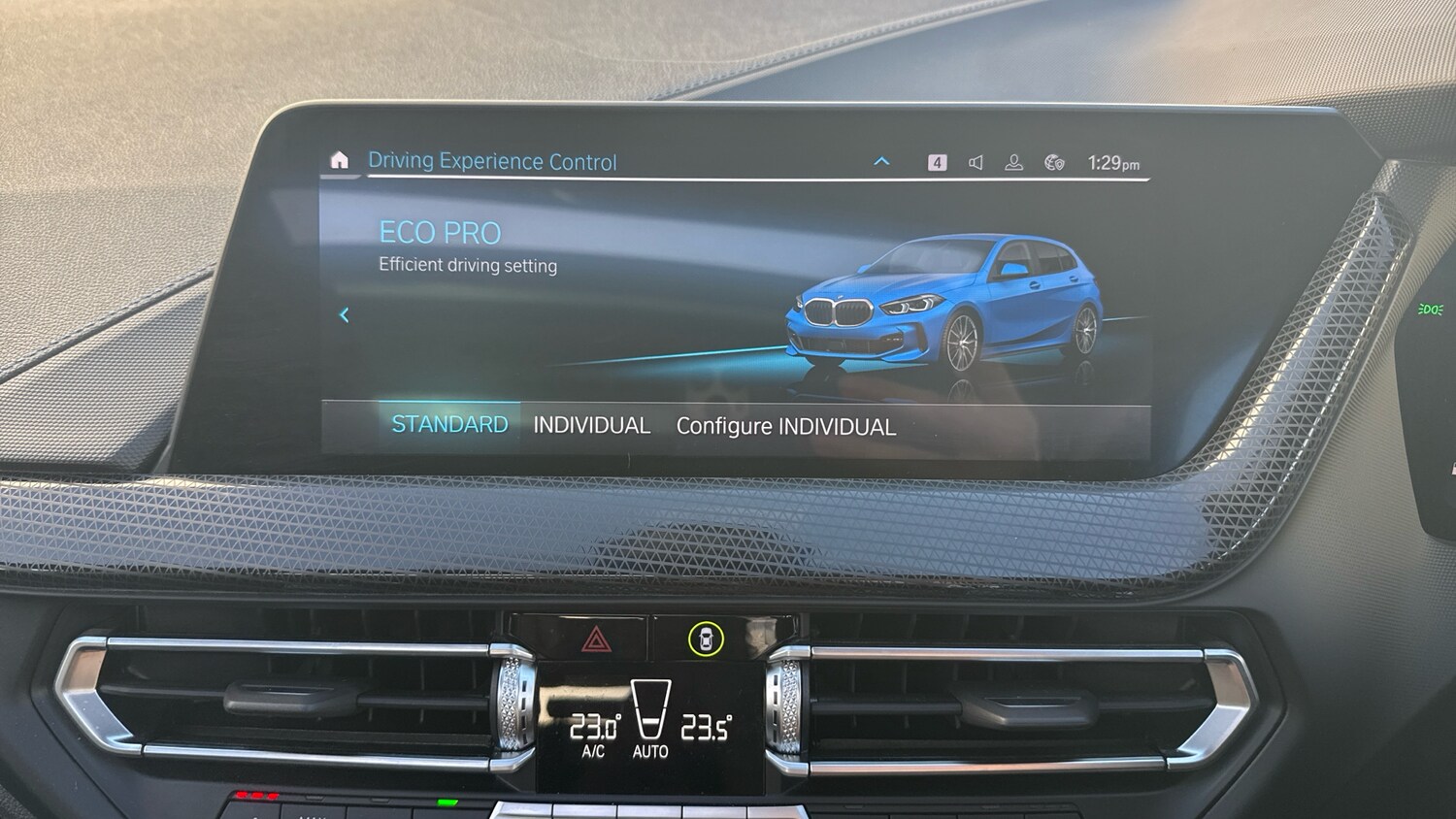
Task: Tap the speaker icon in the status bar
Action: tap(976, 162)
